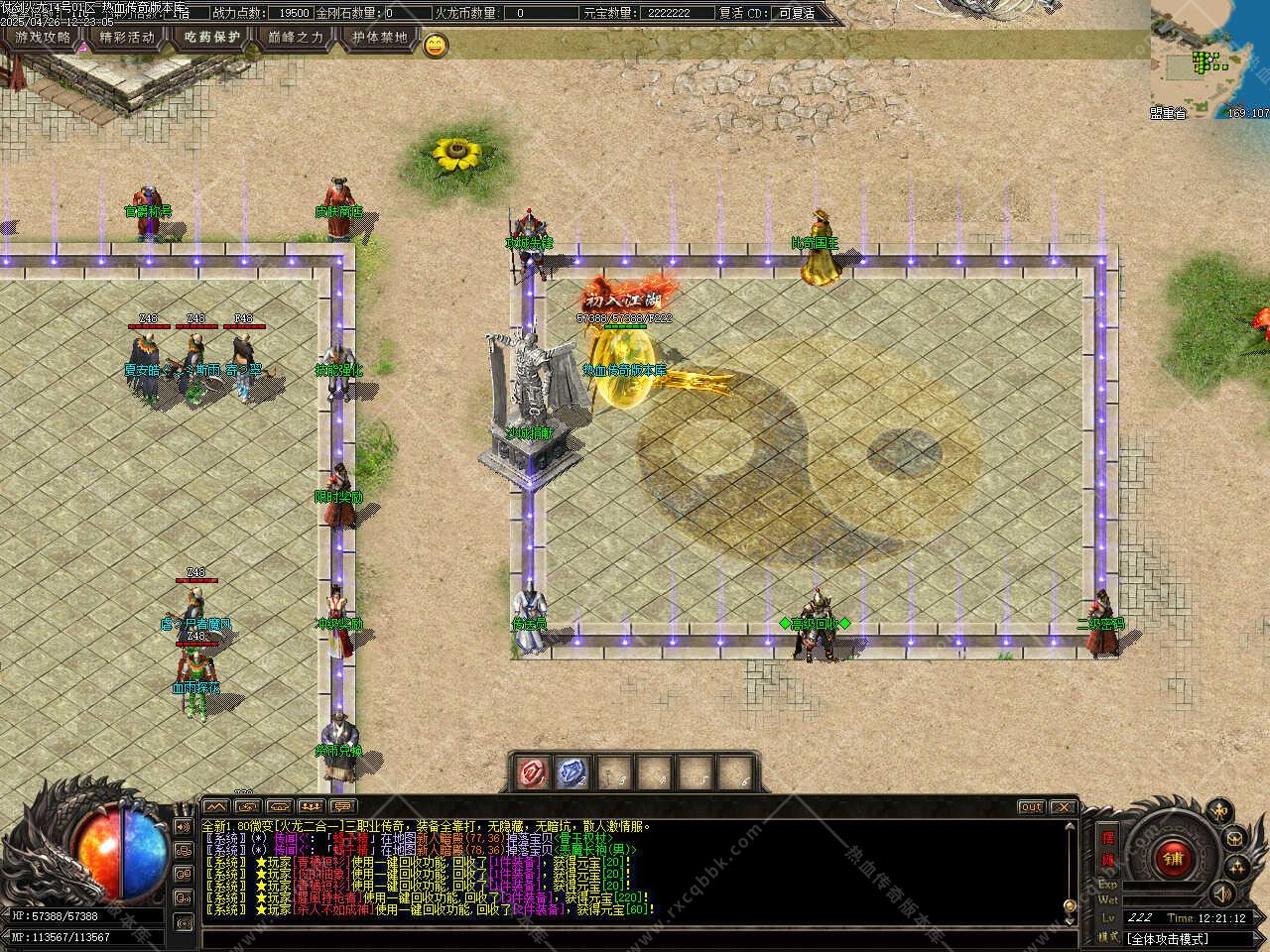Open the 巅峰之力 menu
Viewport: 1270px width, 952px height.
(x=297, y=38)
